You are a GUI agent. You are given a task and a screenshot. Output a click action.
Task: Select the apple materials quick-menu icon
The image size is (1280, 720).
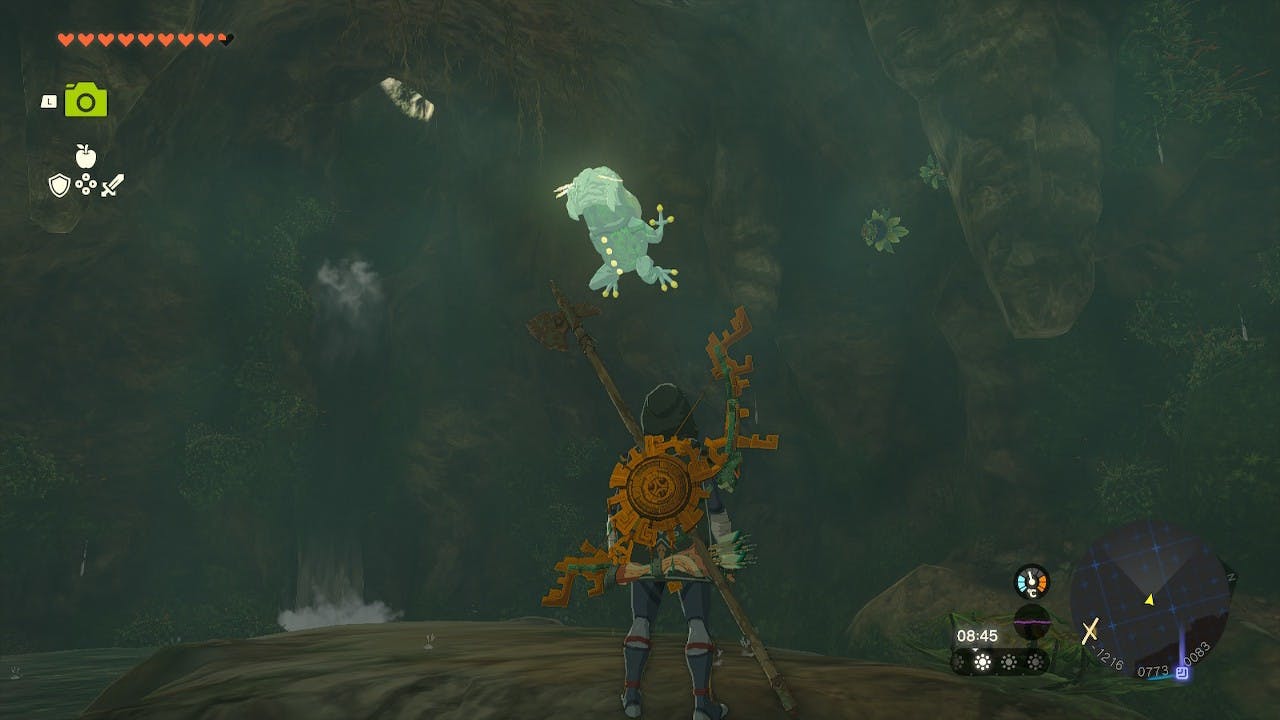pyautogui.click(x=86, y=156)
